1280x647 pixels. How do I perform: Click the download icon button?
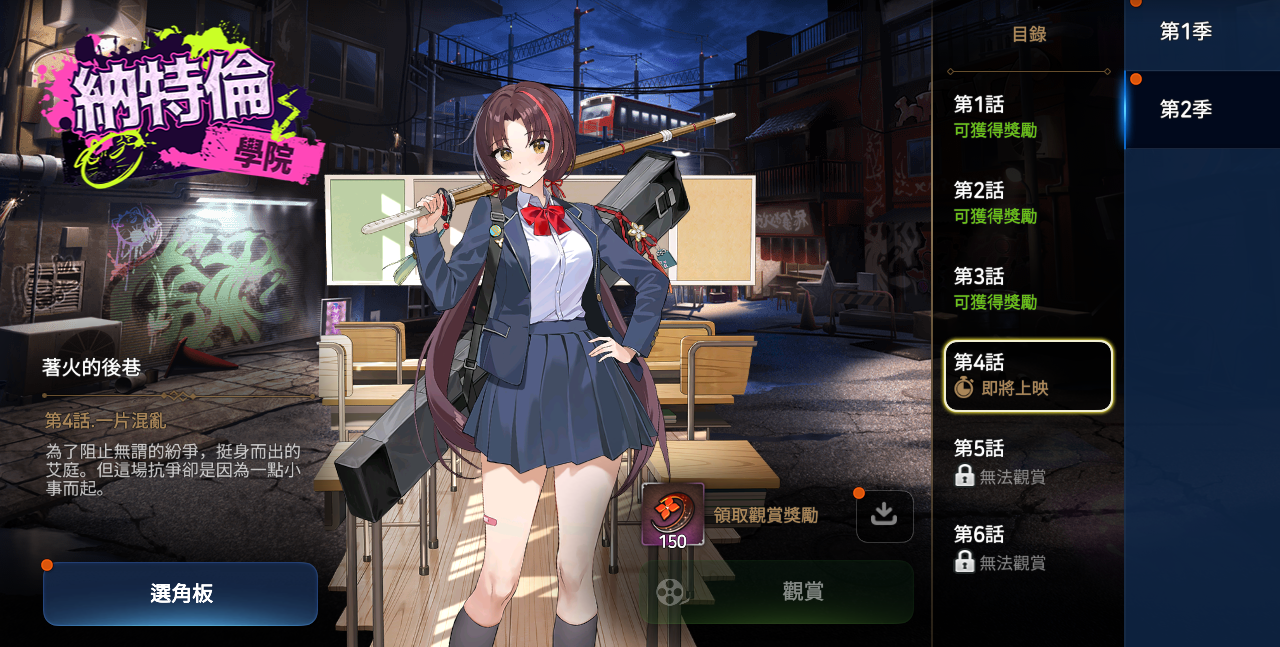point(884,516)
